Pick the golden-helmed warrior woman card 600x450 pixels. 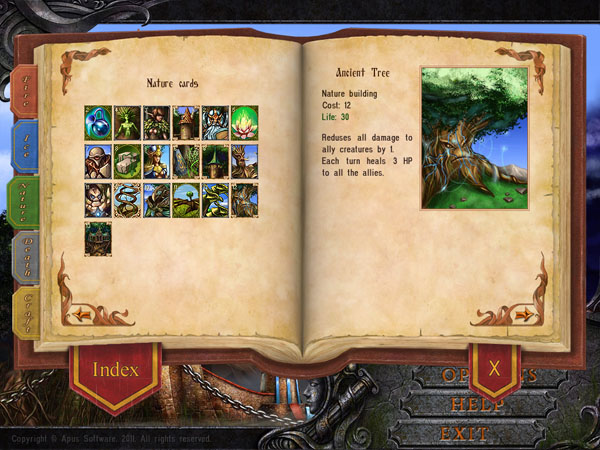156,158
